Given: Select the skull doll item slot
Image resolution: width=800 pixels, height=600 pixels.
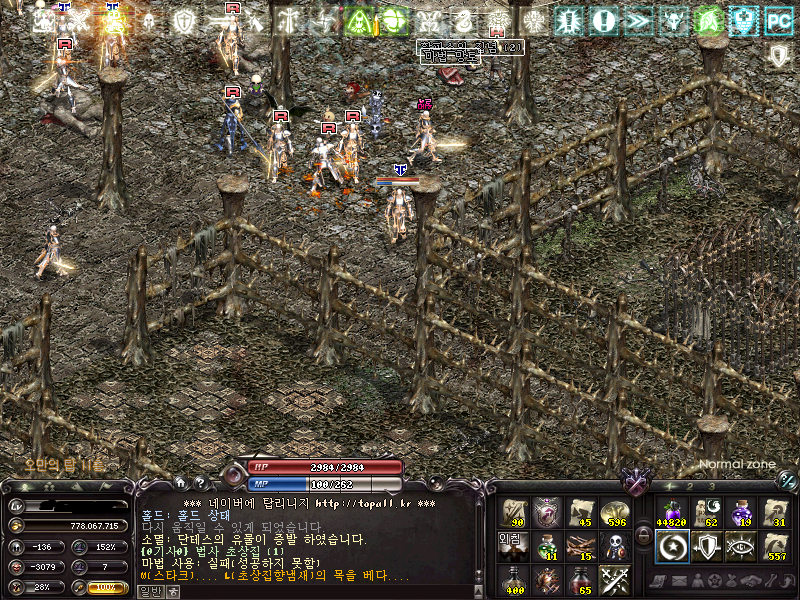Looking at the screenshot, I should pos(616,546).
